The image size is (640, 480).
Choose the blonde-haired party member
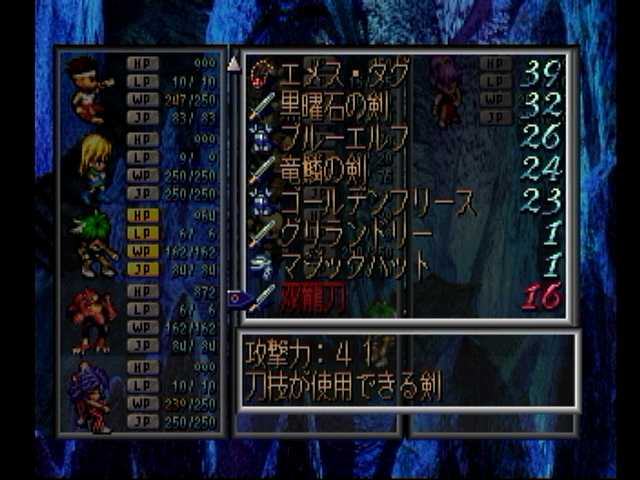pyautogui.click(x=93, y=166)
